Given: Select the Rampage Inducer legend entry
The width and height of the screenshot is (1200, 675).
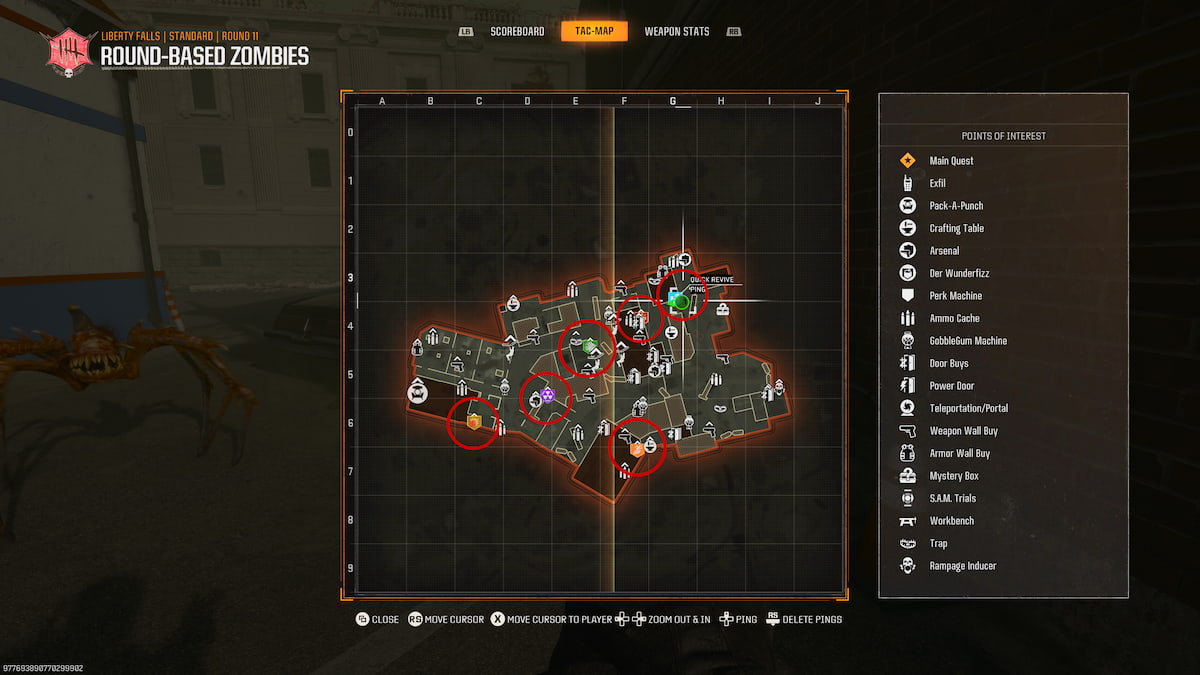Looking at the screenshot, I should pyautogui.click(x=962, y=566).
